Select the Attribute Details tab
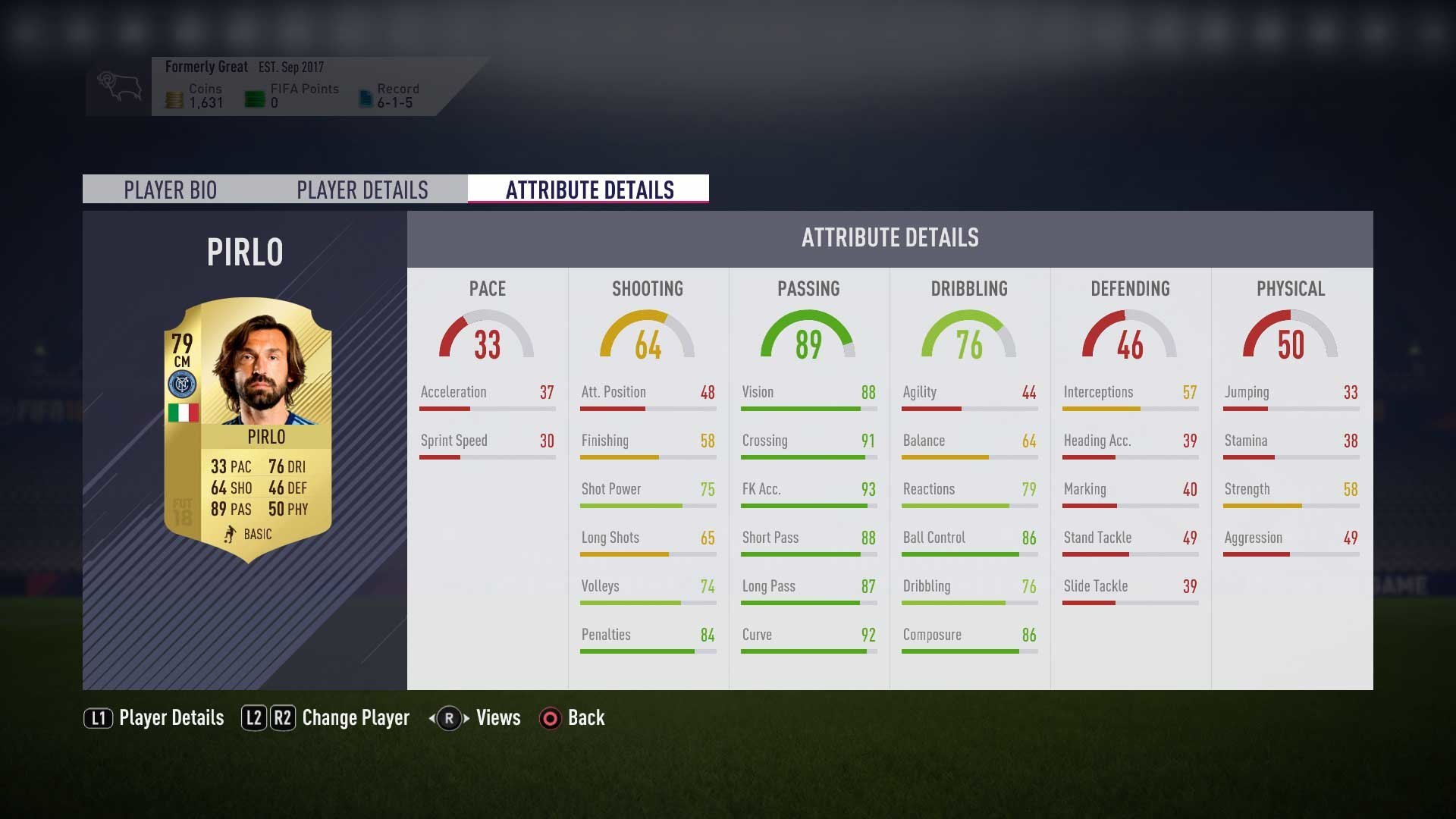This screenshot has width=1456, height=819. [589, 190]
